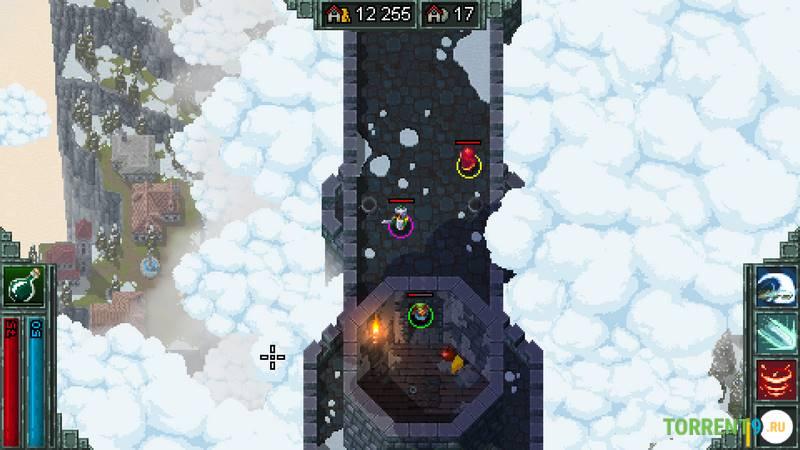Use the green potion flask slot
Screen dimensions: 800x450
[21, 289]
